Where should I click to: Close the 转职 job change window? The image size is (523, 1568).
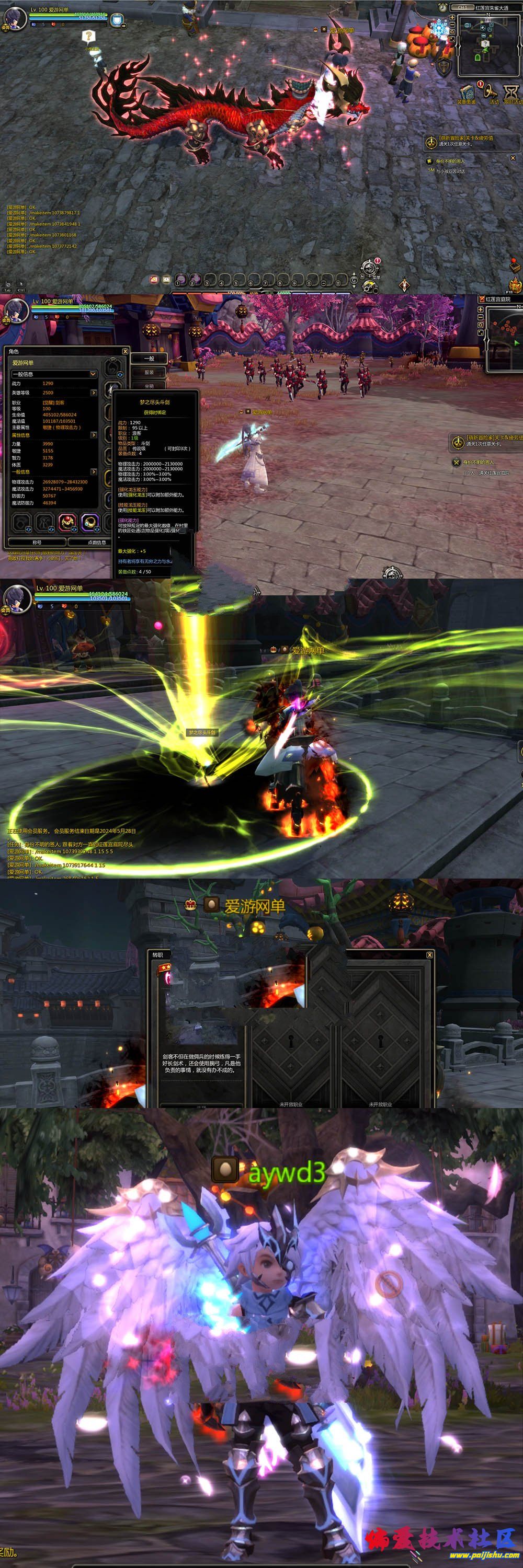click(x=429, y=954)
